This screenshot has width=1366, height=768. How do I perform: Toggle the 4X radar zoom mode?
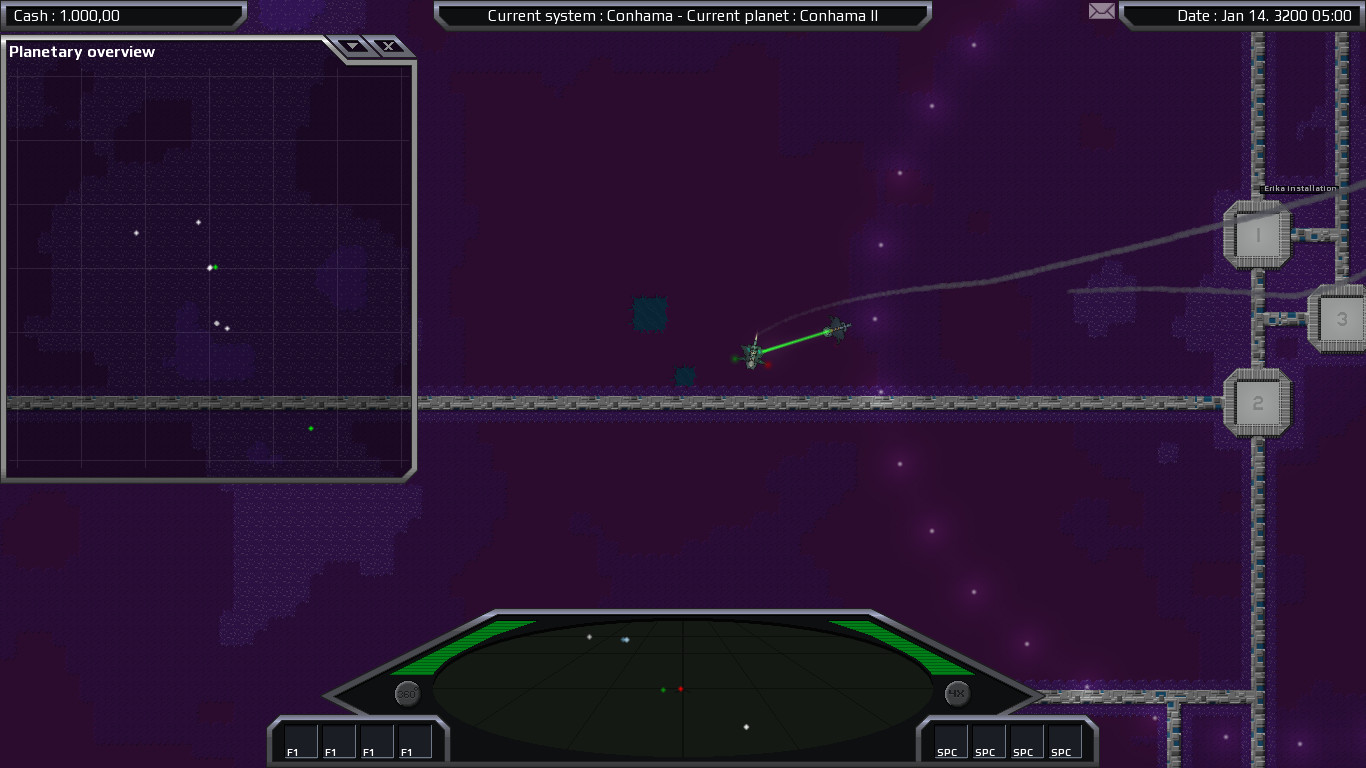[955, 692]
